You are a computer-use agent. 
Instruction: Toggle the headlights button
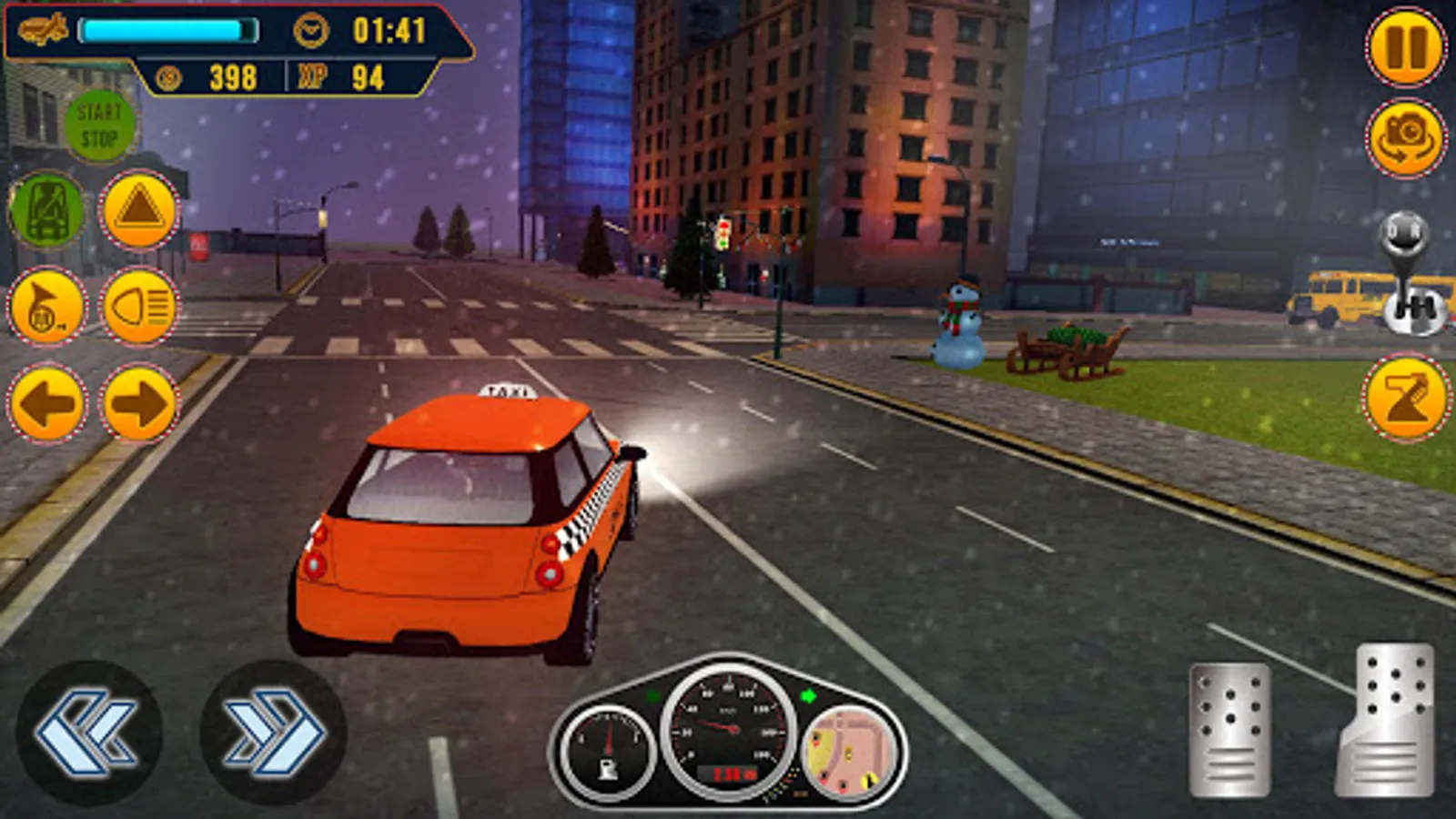point(139,307)
